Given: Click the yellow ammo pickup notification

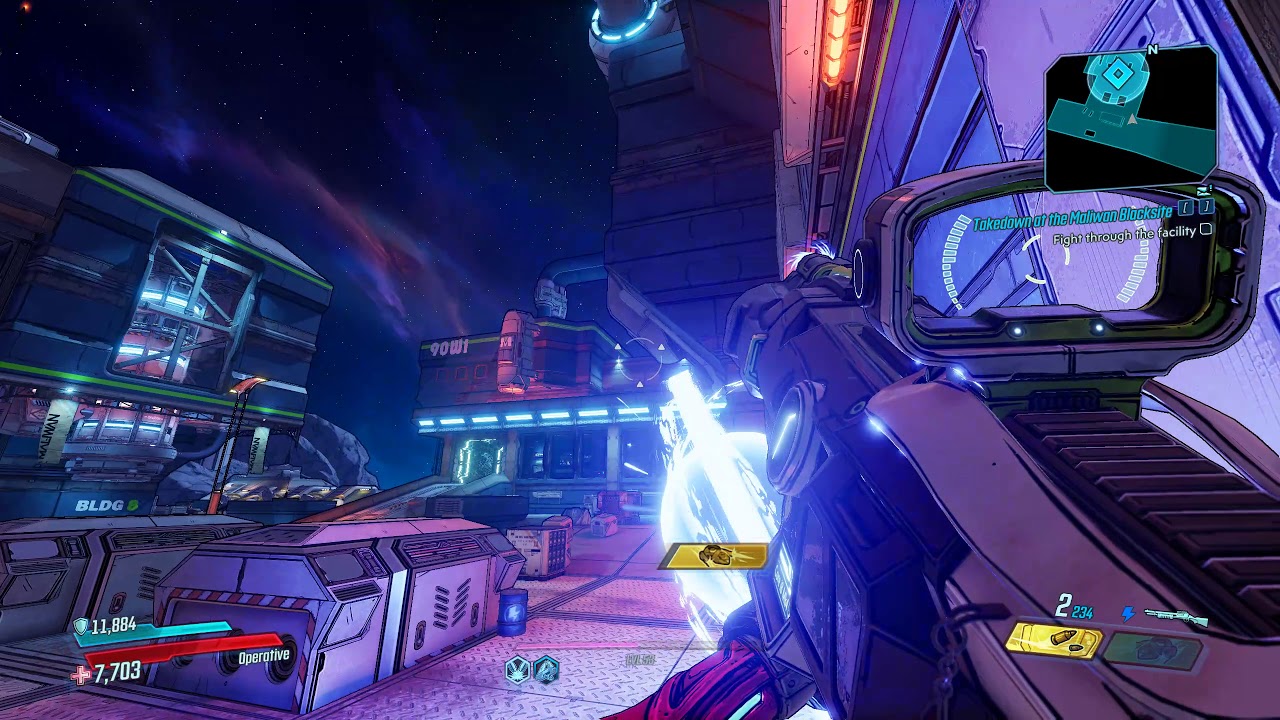Looking at the screenshot, I should 714,556.
